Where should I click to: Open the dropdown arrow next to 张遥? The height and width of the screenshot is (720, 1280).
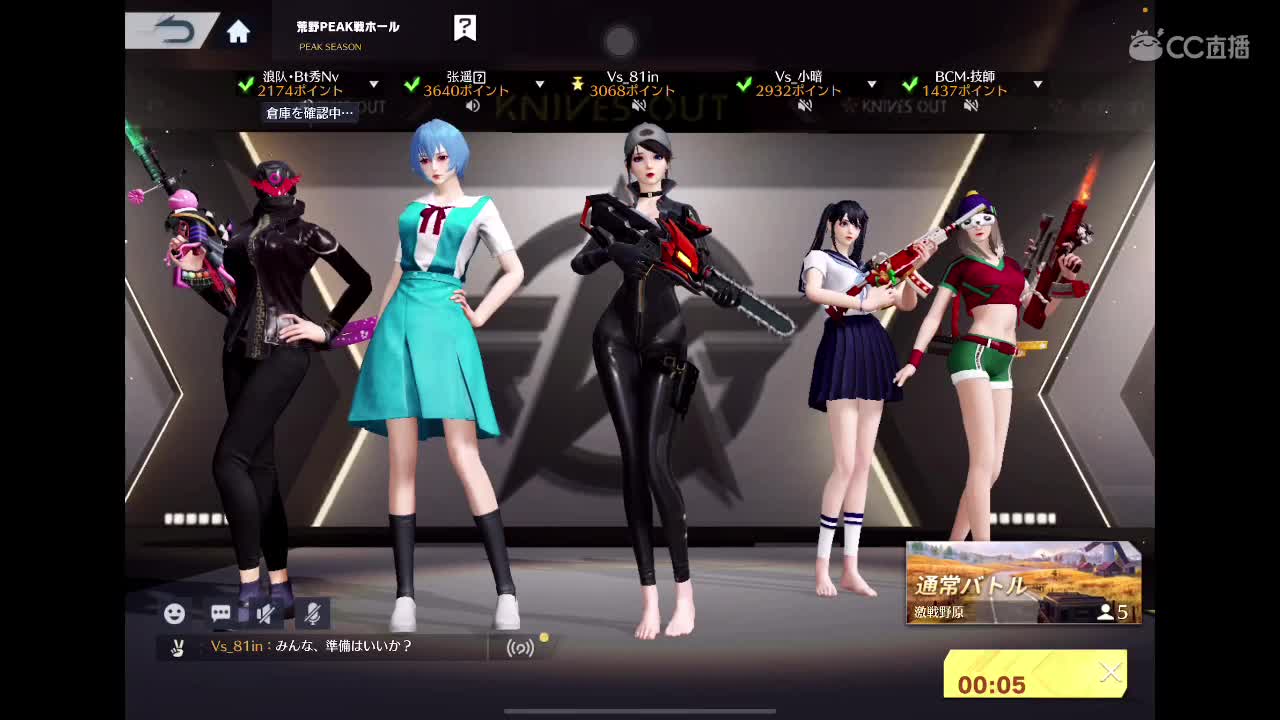point(540,84)
